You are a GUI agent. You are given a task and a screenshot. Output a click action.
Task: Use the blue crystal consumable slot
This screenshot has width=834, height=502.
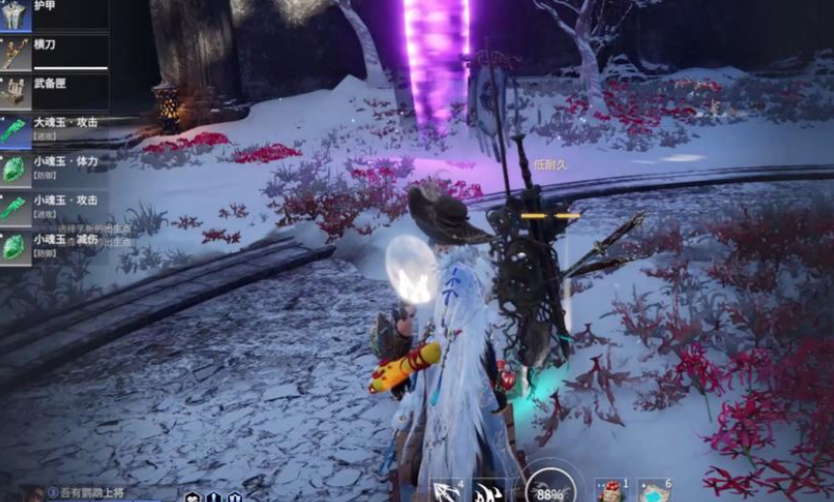point(653,491)
